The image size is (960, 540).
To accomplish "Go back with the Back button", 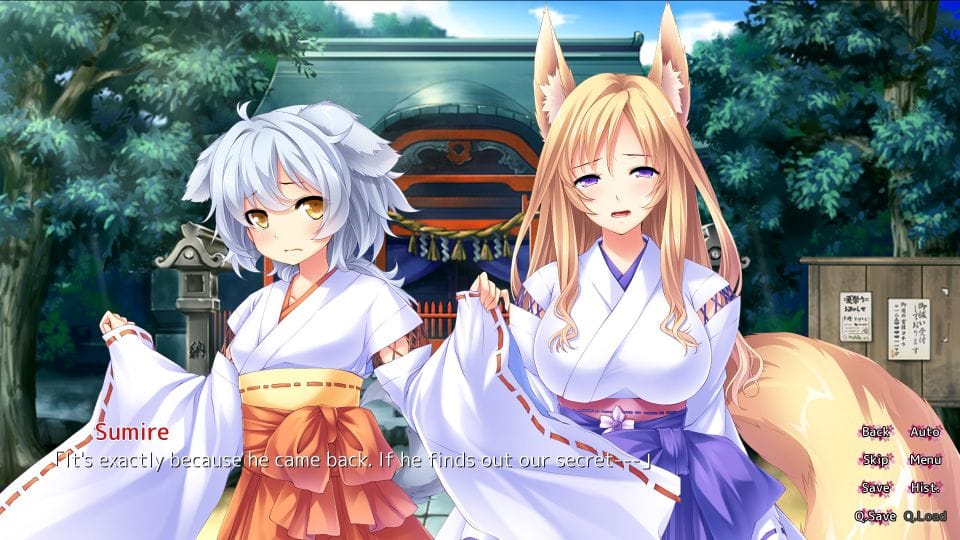I will pyautogui.click(x=875, y=432).
